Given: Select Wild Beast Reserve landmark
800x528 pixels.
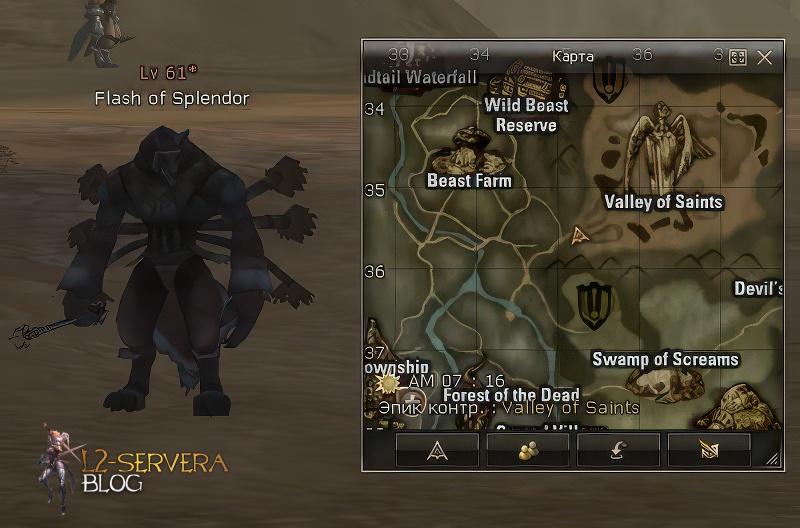Looking at the screenshot, I should pos(526,115).
